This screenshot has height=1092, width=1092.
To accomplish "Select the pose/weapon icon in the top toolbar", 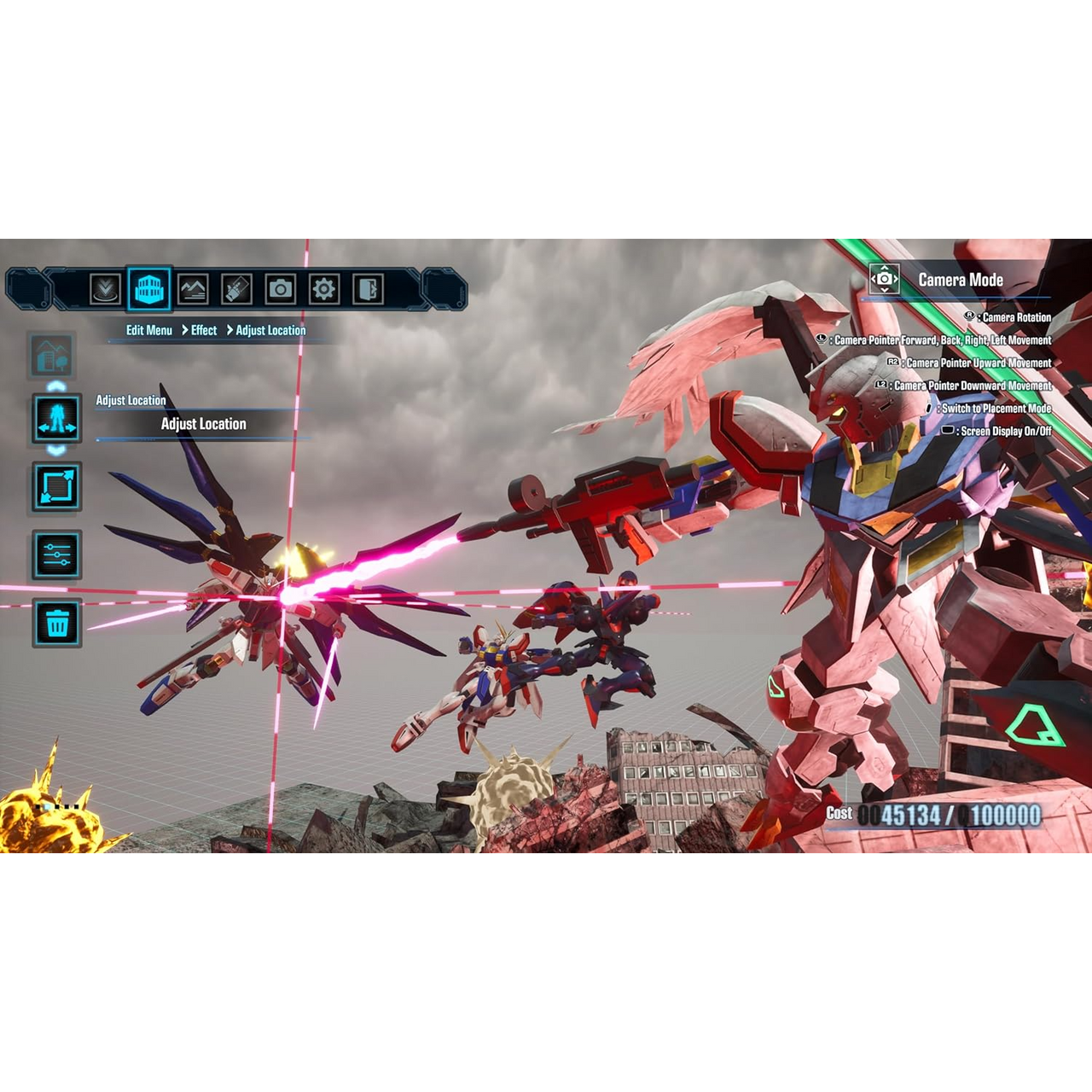I will (235, 290).
